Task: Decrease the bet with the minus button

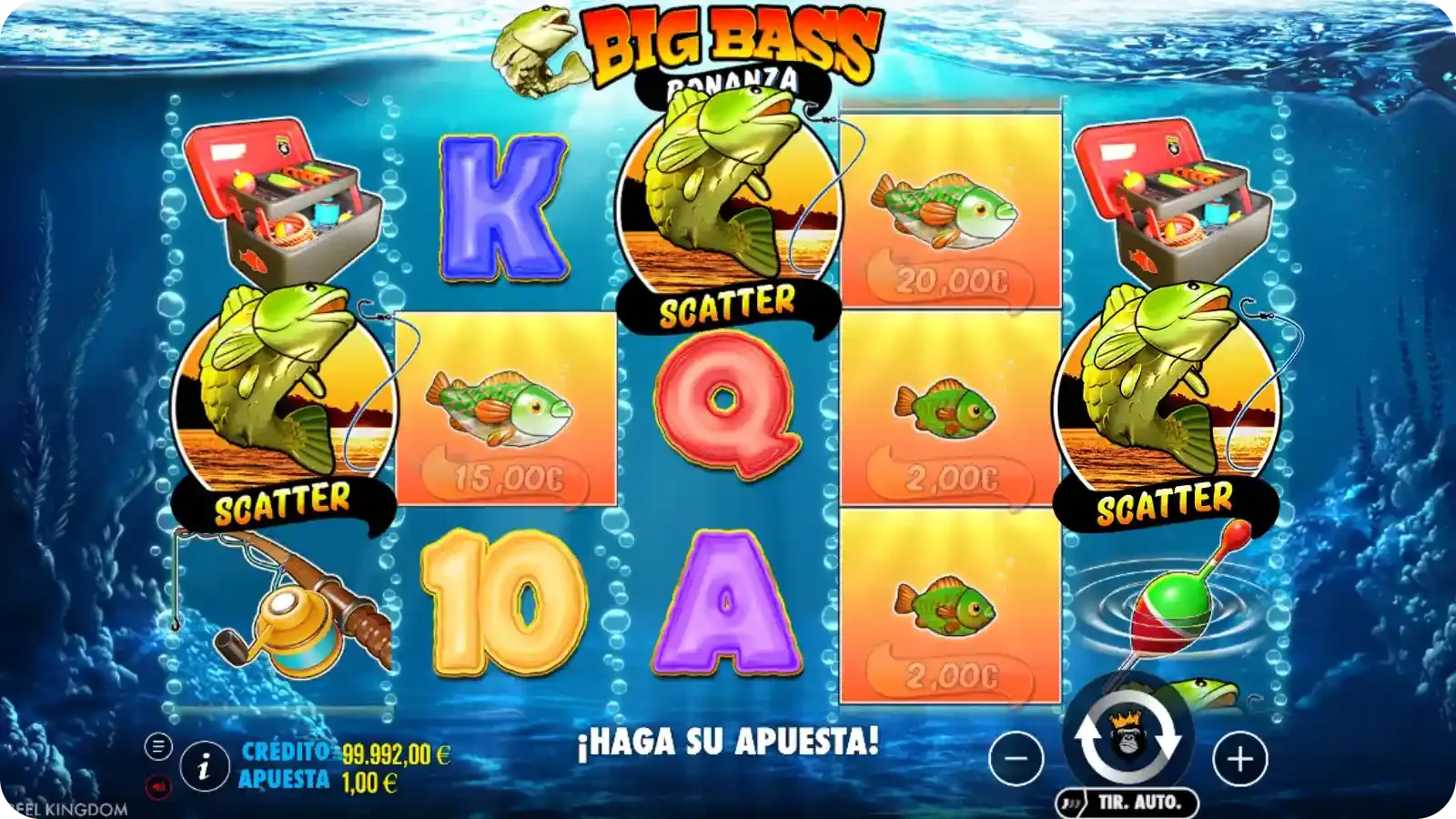Action: (1016, 758)
